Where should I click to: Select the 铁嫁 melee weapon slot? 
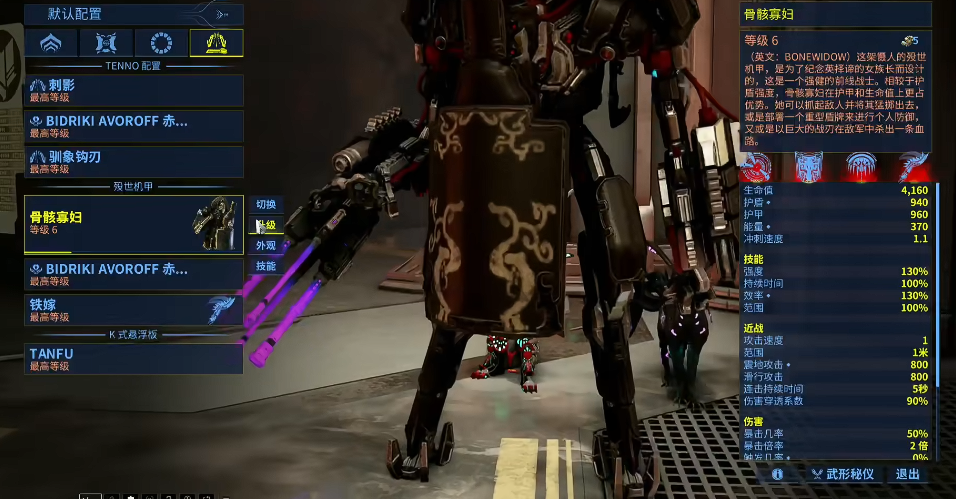point(134,310)
